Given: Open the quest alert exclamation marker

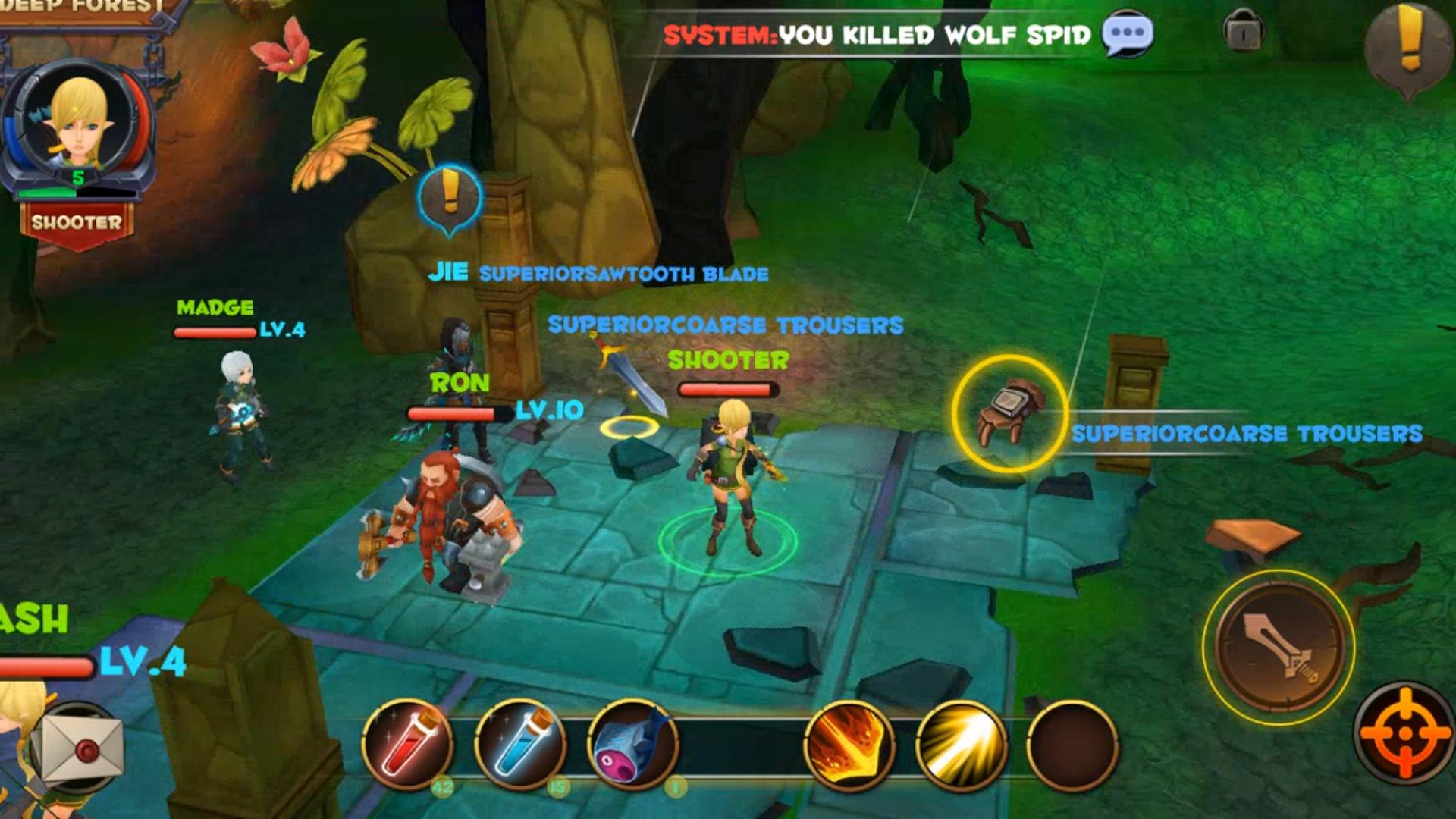Looking at the screenshot, I should coord(1408,47).
